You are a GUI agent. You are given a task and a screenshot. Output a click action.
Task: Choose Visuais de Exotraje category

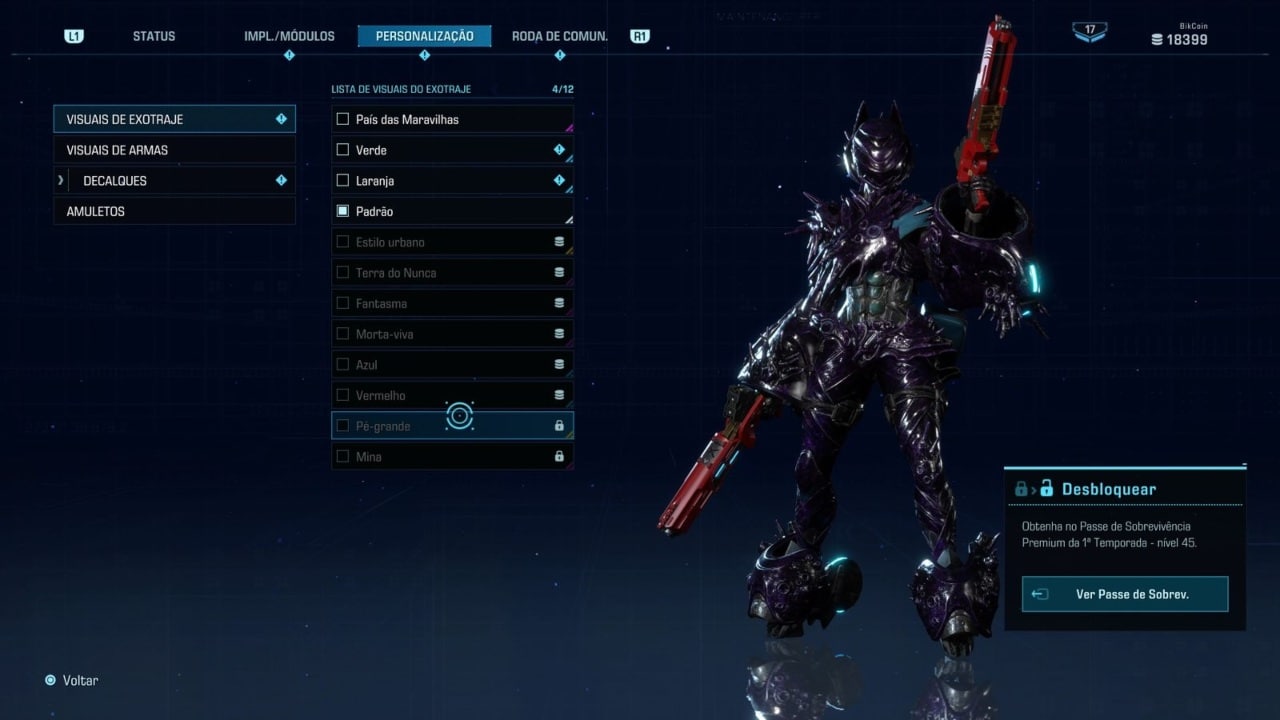point(174,119)
